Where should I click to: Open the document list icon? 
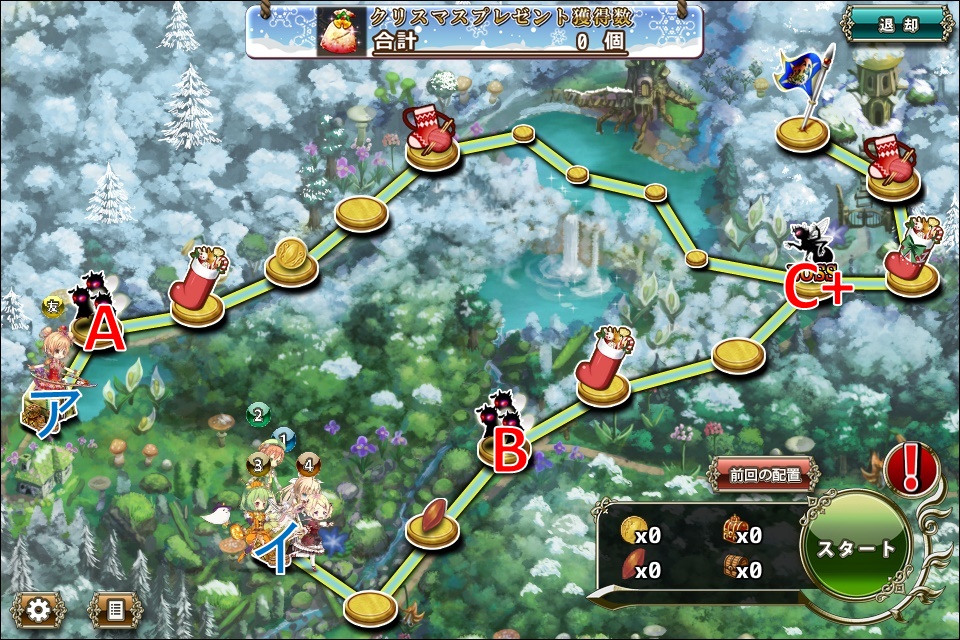click(114, 609)
